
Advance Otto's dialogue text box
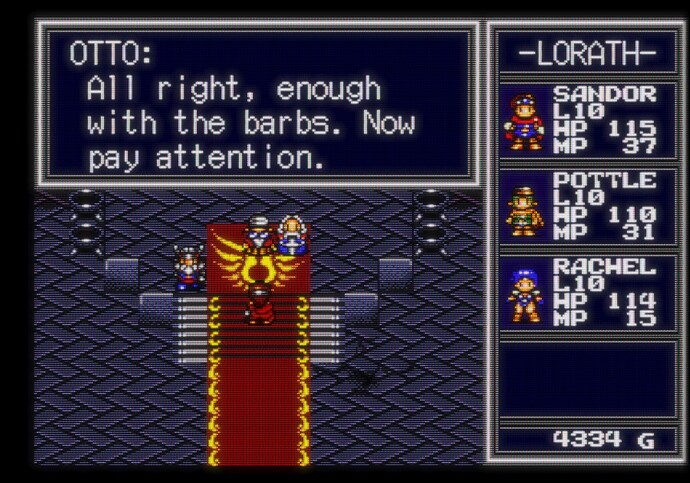click(257, 104)
